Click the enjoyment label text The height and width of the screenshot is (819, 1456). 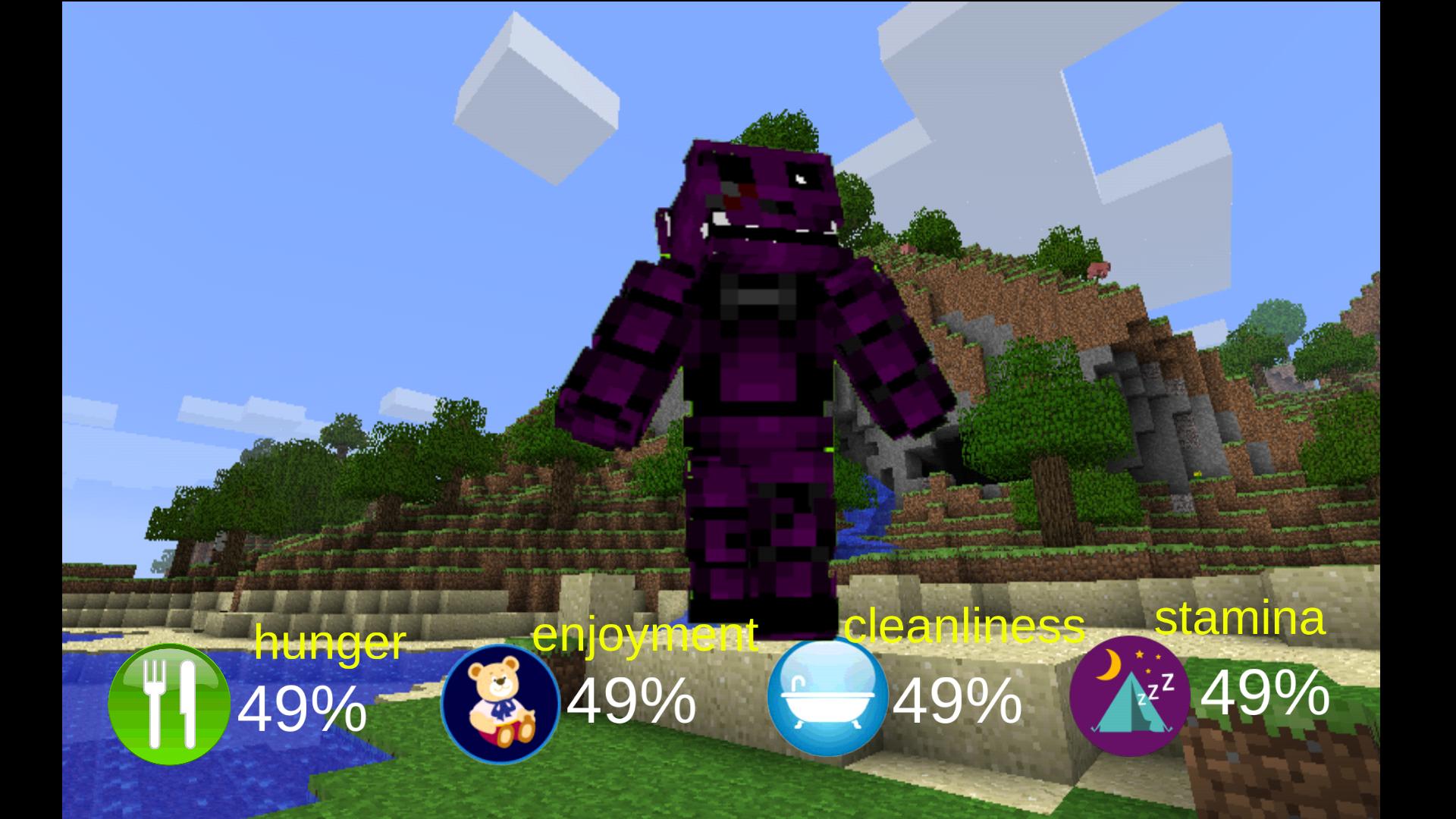[x=645, y=637]
